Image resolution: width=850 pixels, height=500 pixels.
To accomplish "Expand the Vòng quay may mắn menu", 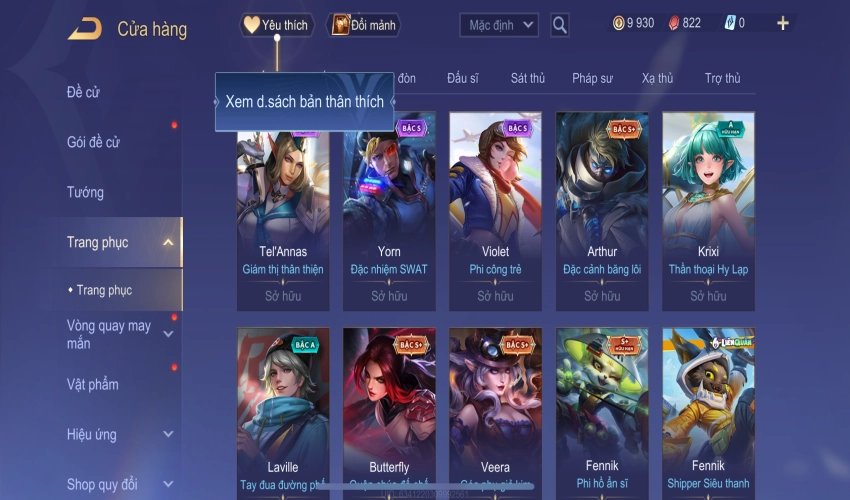I will [167, 333].
